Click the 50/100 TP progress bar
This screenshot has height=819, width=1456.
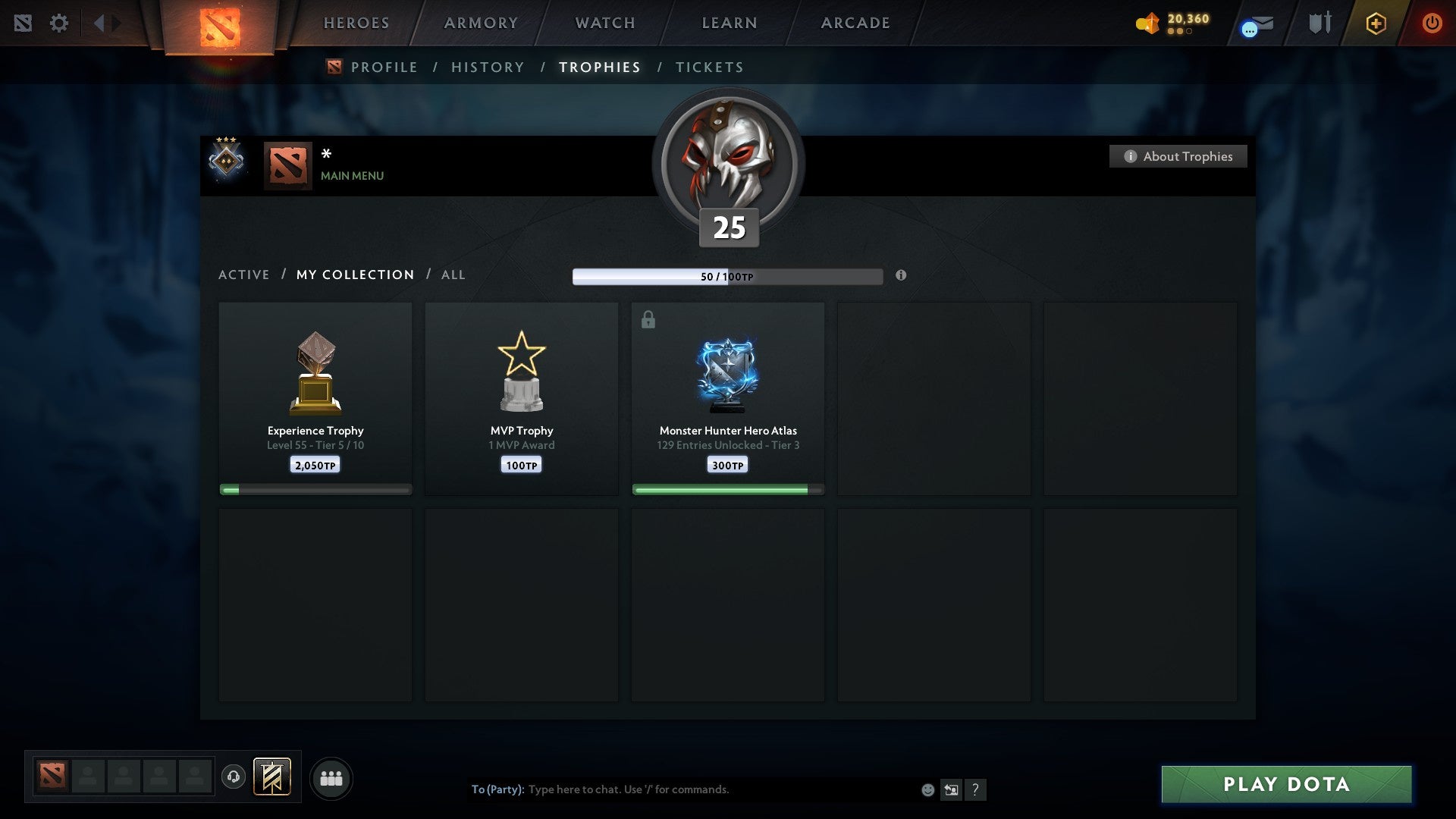[x=727, y=276]
